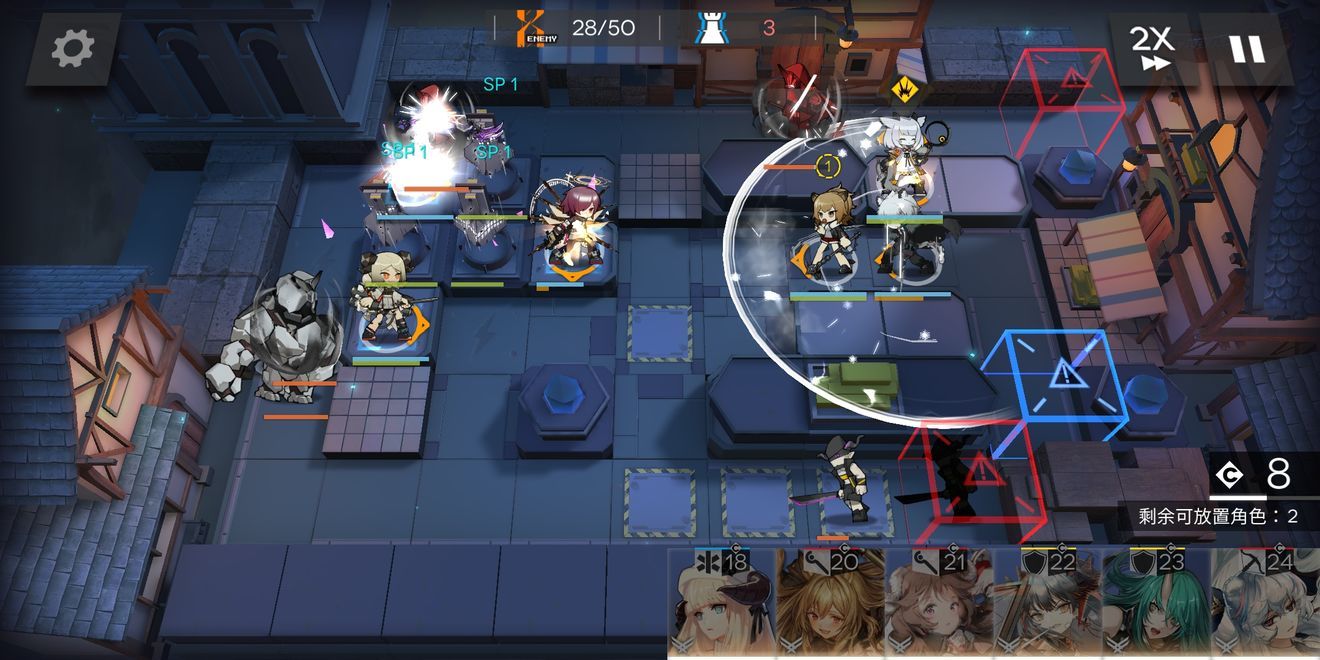This screenshot has width=1320, height=660.
Task: Select the cost 20 caster operator card
Action: tap(830, 604)
